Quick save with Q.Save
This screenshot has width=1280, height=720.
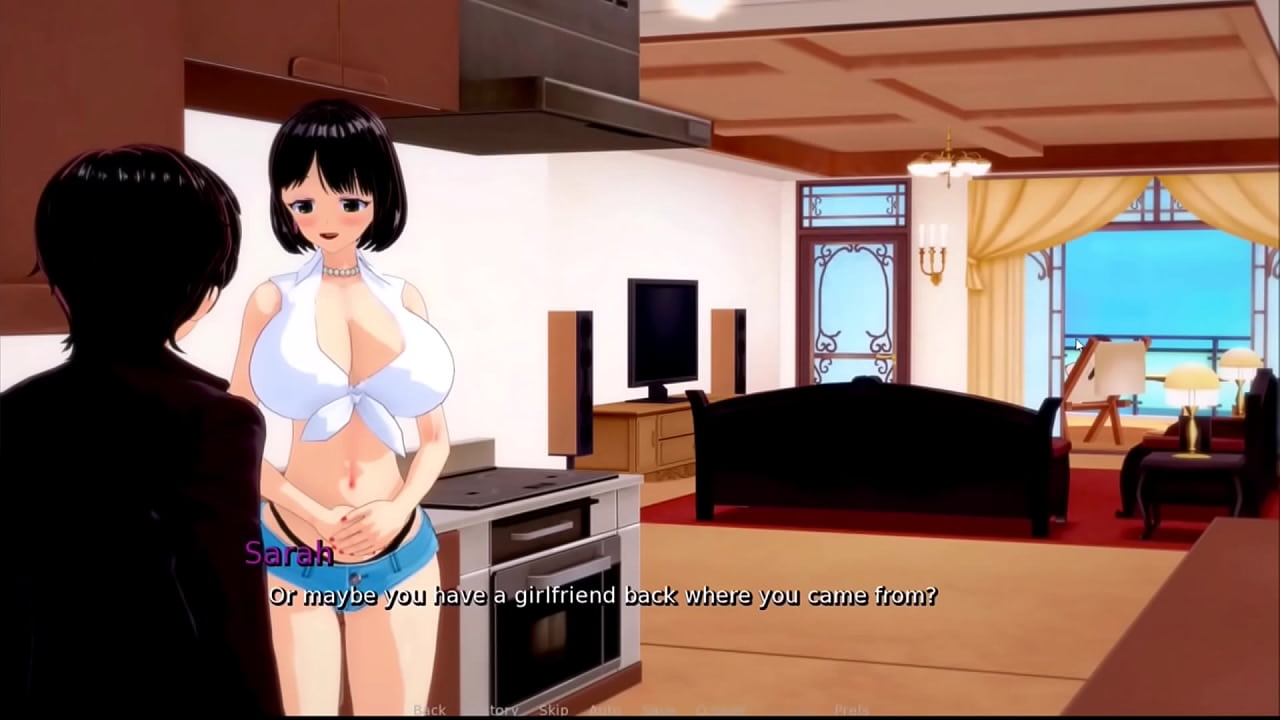coord(720,710)
